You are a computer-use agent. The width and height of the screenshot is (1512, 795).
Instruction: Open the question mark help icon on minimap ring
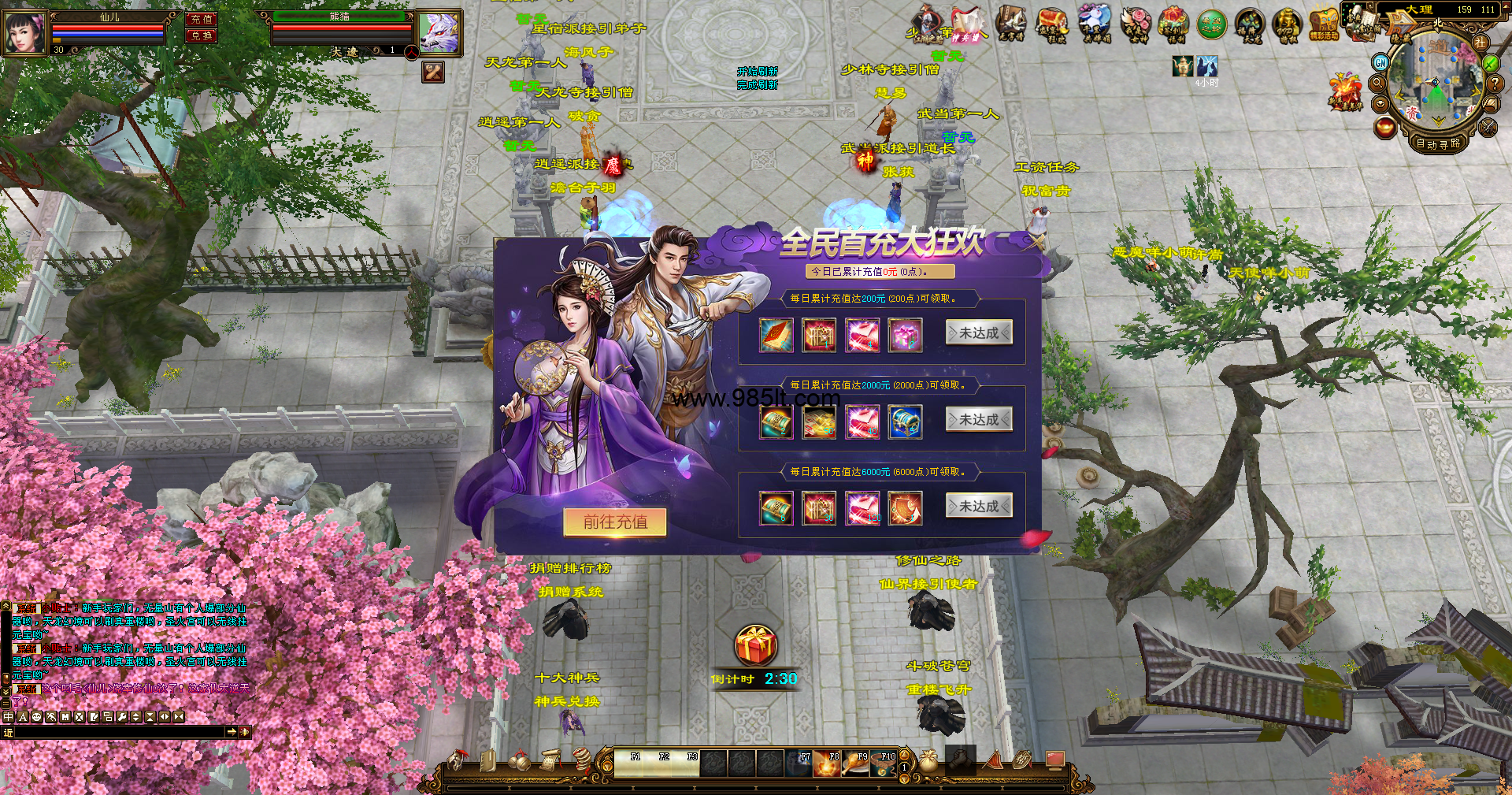[1494, 84]
